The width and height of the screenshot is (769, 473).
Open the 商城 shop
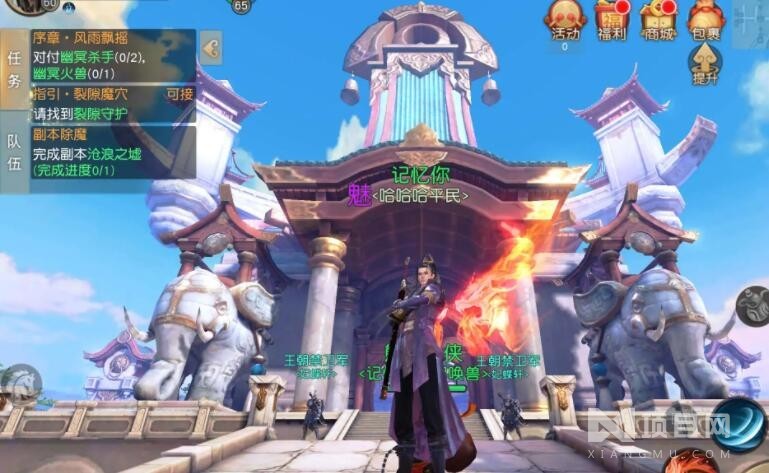point(657,20)
